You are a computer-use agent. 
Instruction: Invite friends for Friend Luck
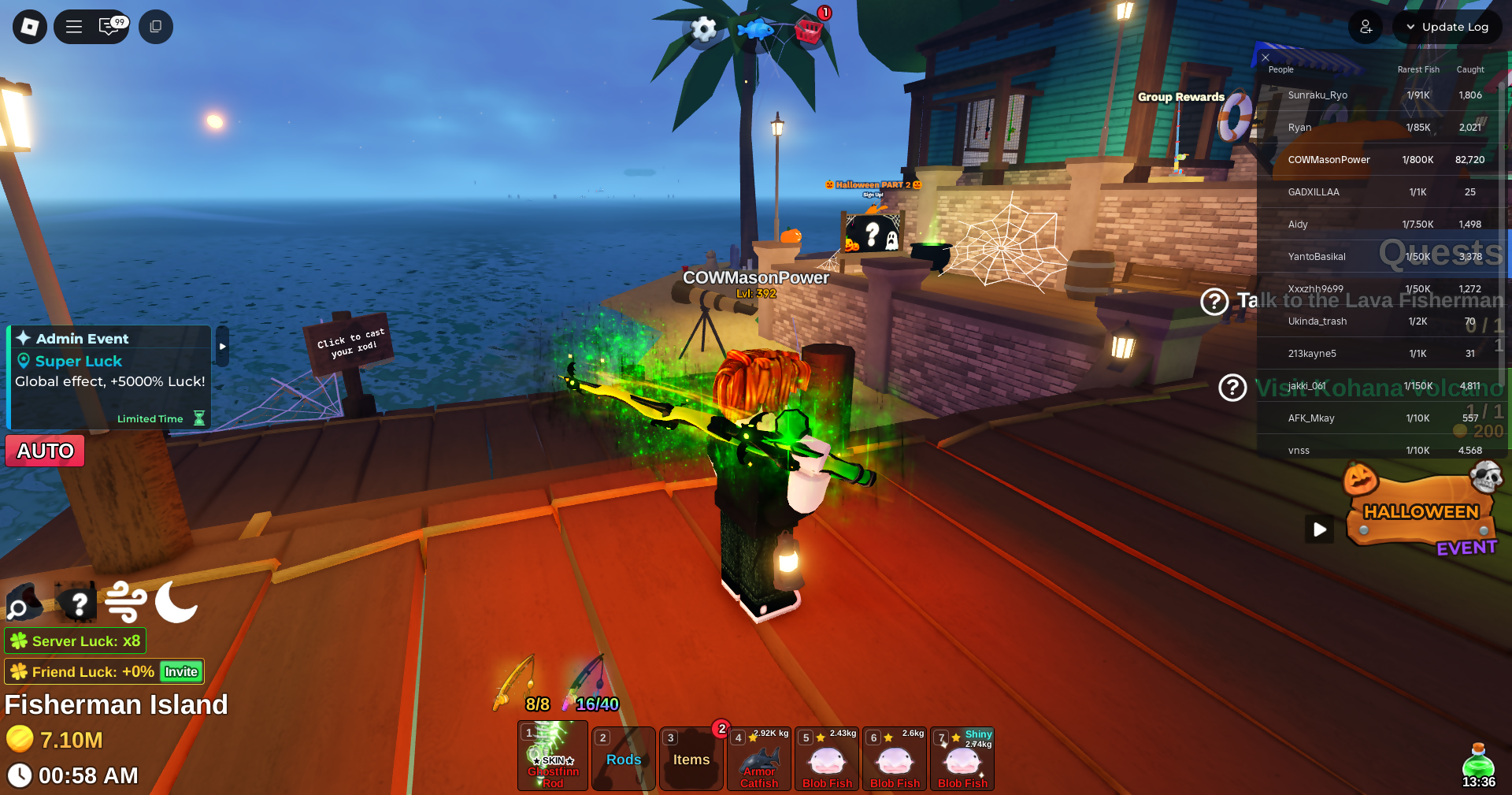pos(181,672)
